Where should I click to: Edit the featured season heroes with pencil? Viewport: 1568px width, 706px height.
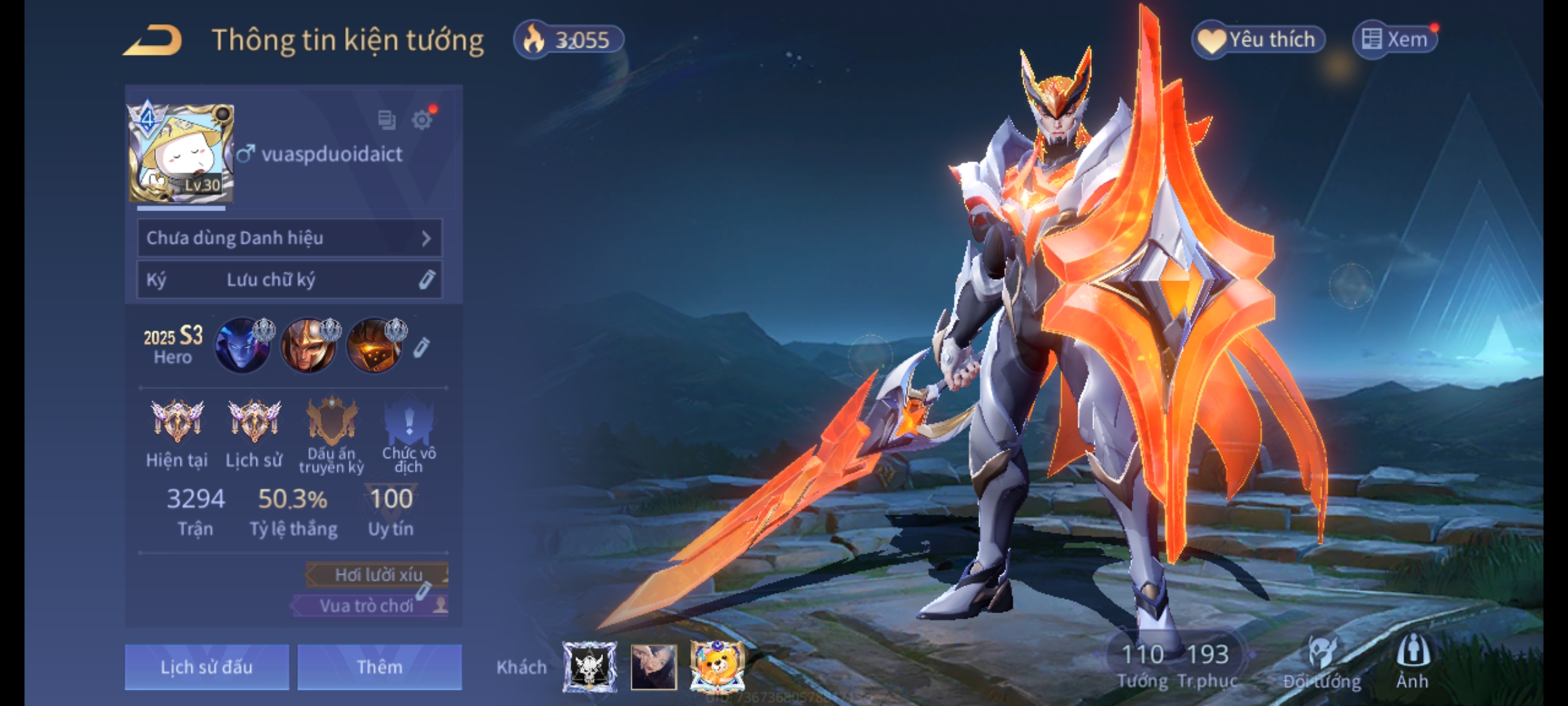tap(421, 347)
